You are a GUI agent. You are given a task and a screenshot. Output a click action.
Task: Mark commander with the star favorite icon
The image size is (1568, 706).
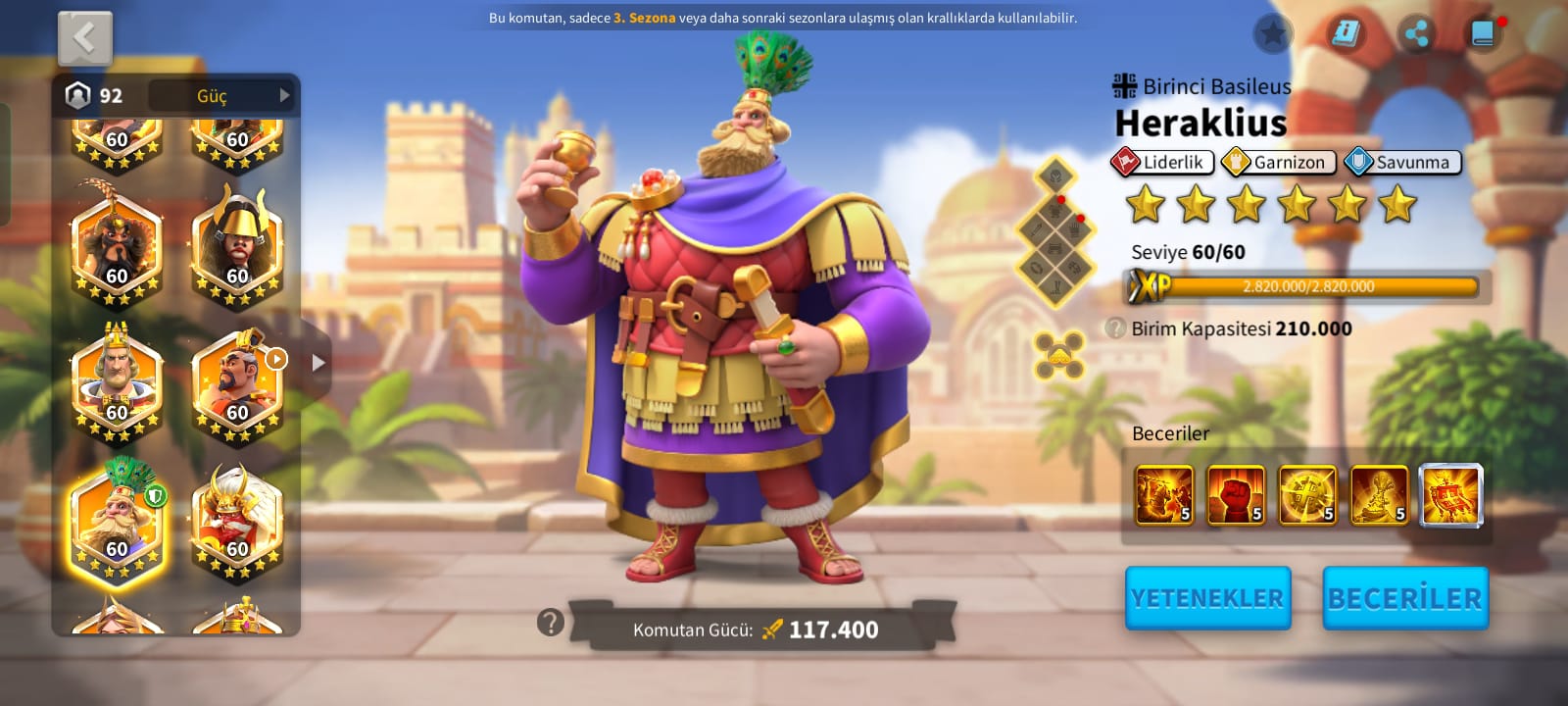pyautogui.click(x=1272, y=35)
